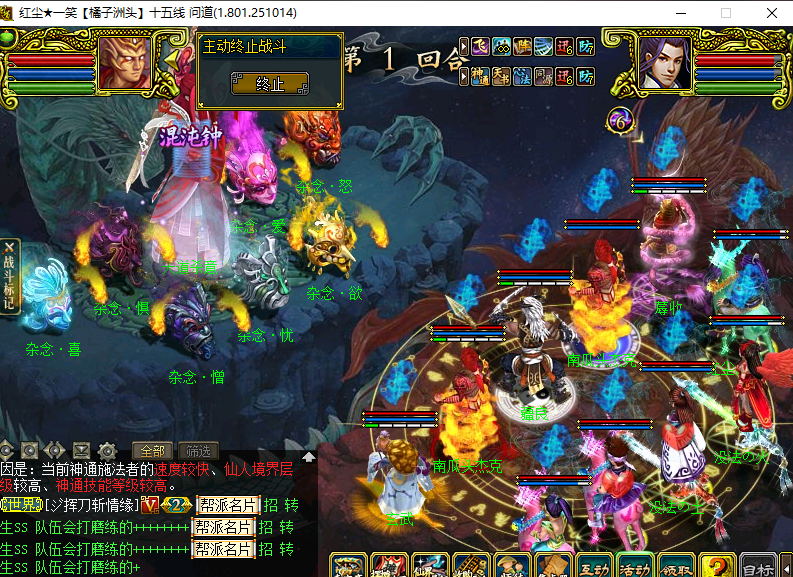Click the purple orb numbered 6
793x577 pixels.
[620, 121]
